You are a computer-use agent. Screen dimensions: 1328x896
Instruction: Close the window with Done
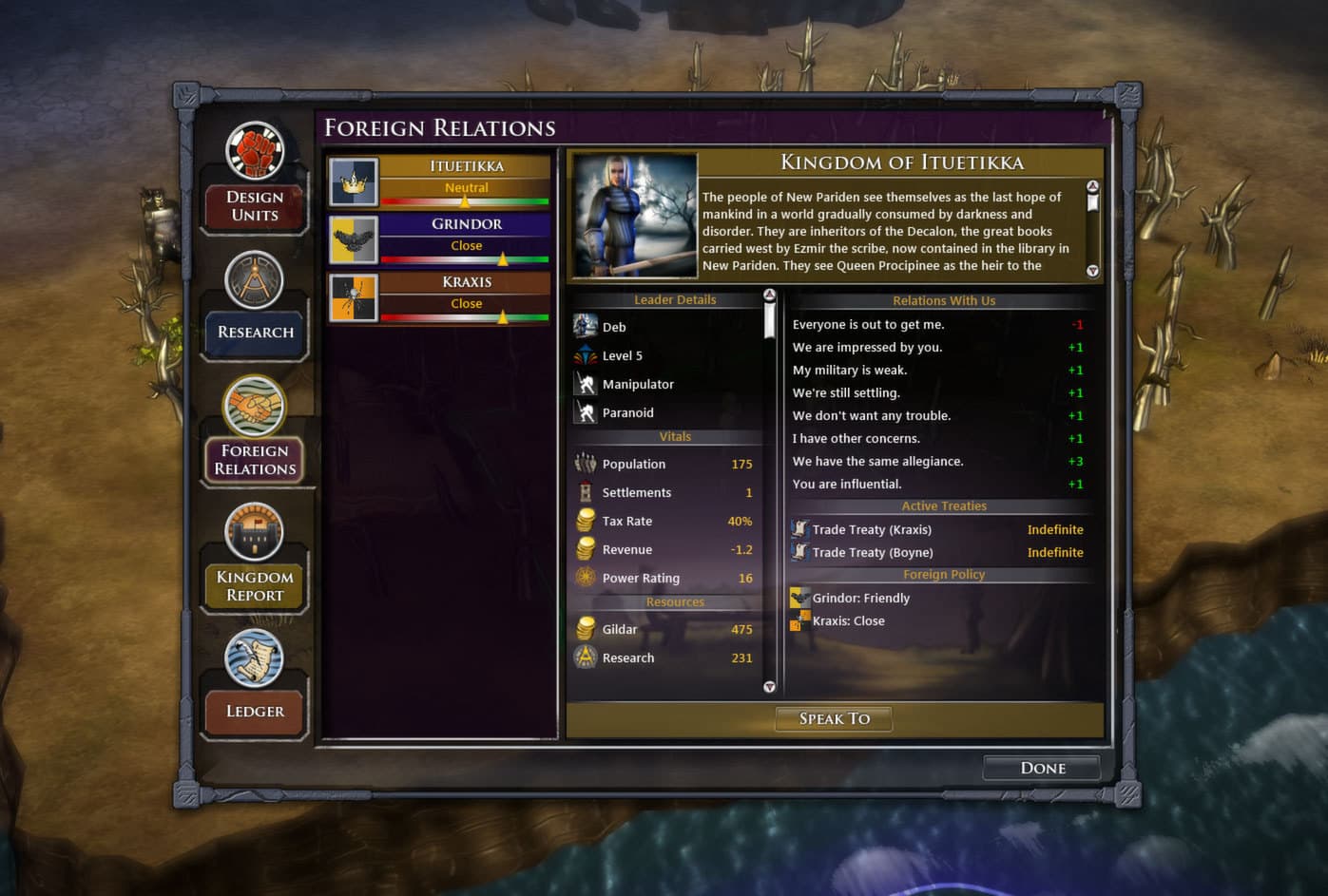click(1042, 768)
